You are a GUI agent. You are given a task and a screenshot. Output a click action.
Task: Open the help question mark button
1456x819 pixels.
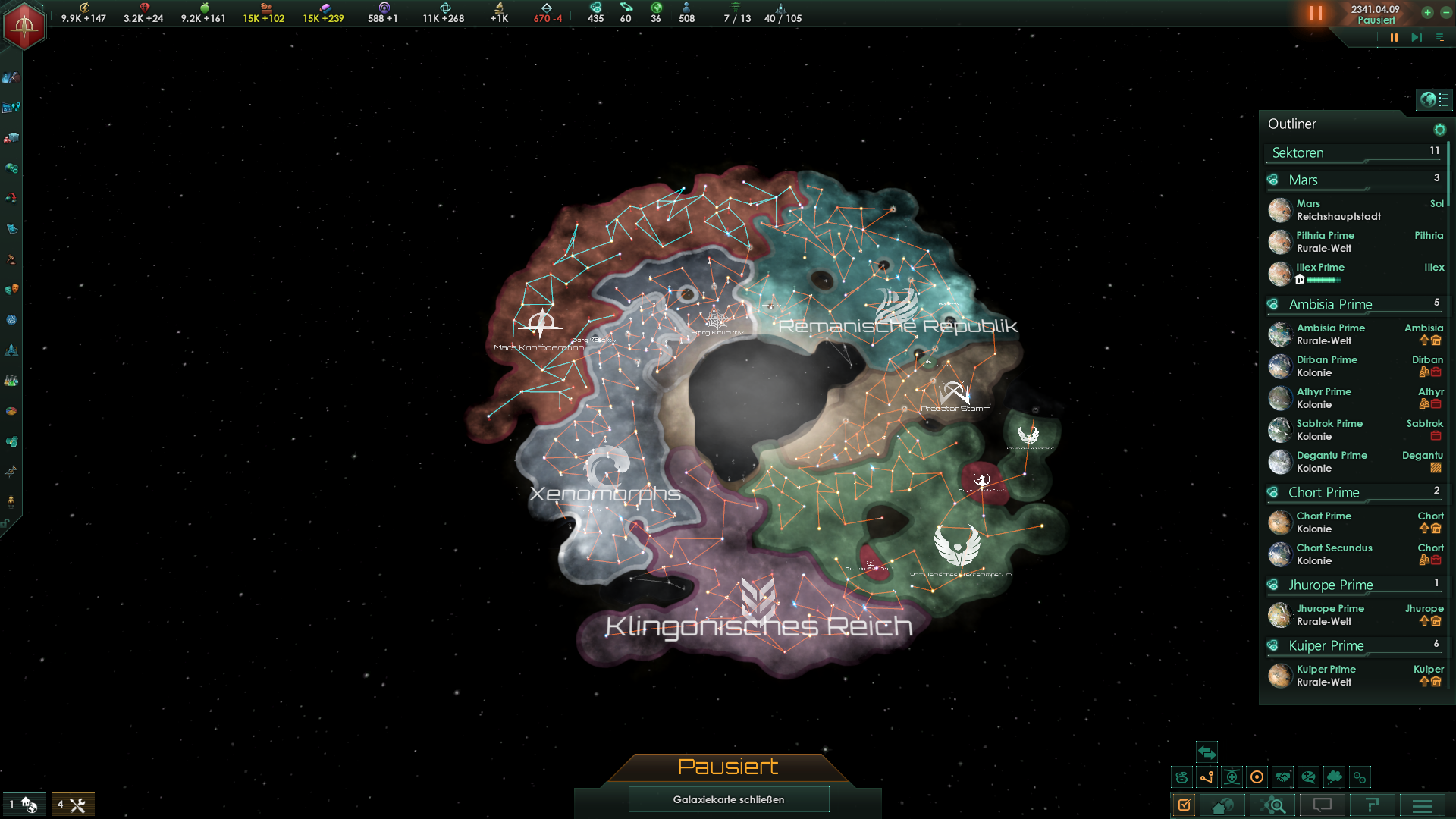1372,805
